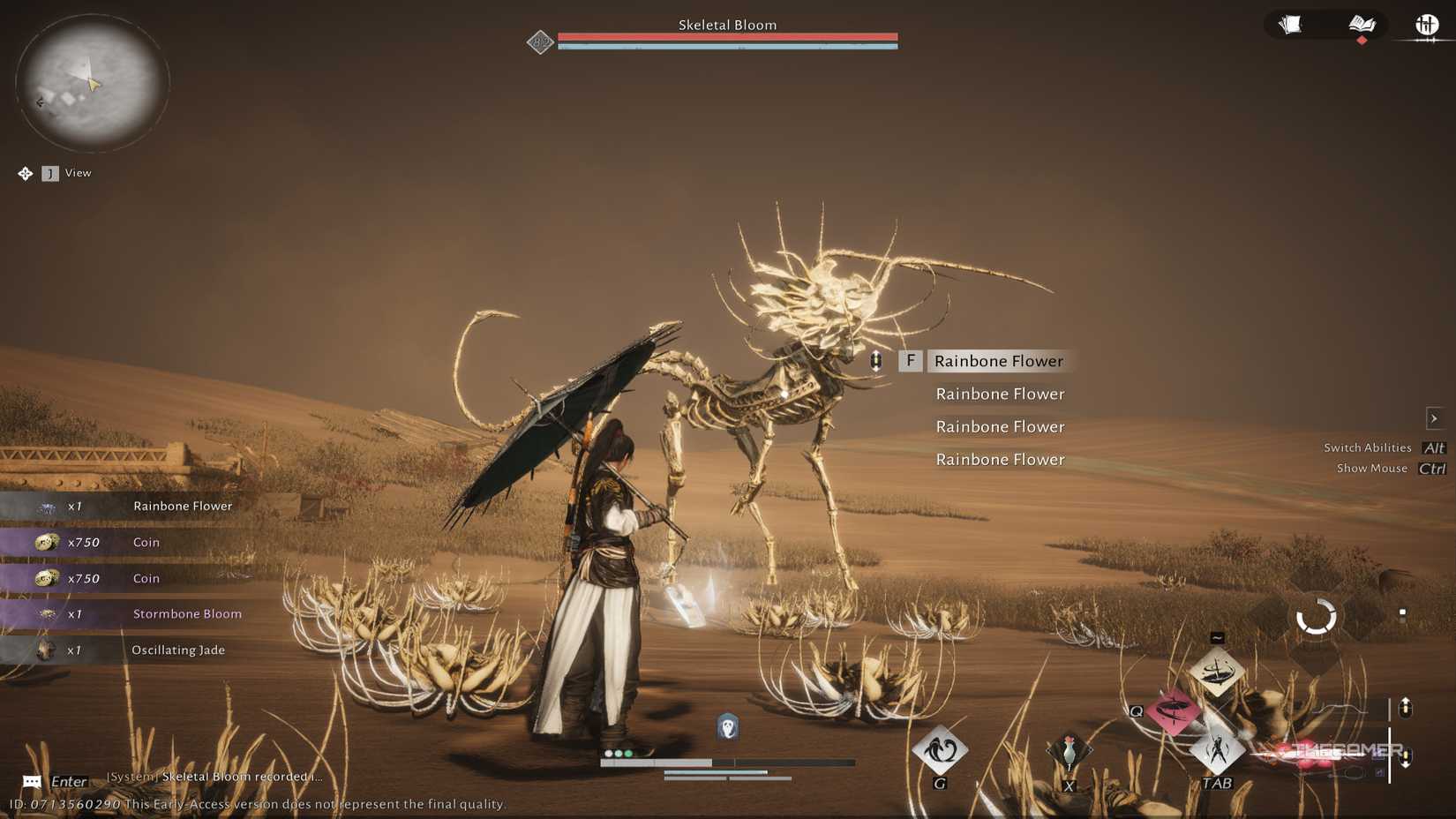Select the tilde-key ability above Q
Screen dimensions: 1456x819
(x=1218, y=671)
